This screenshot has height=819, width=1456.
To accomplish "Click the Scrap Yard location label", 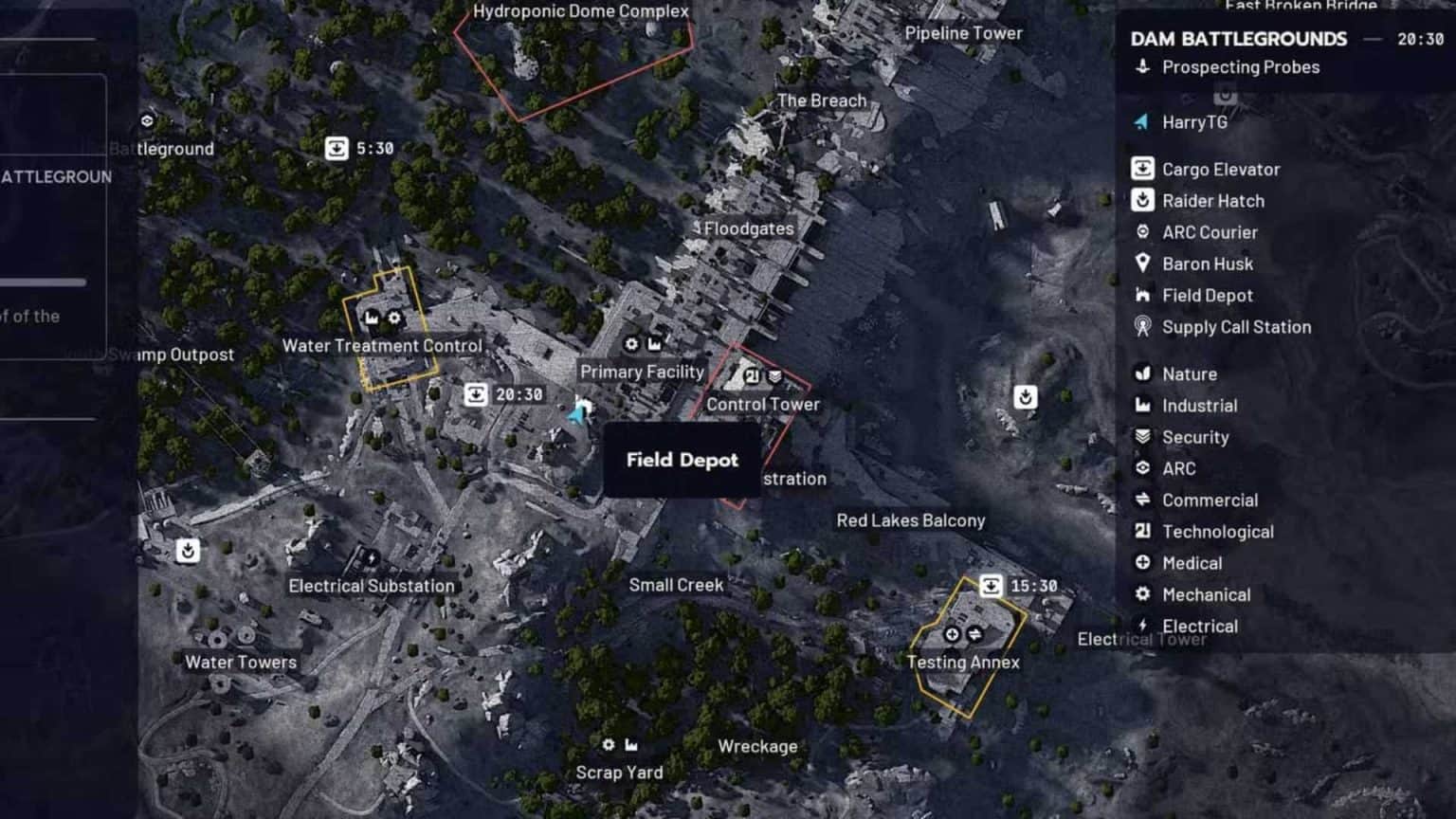I will pos(619,772).
